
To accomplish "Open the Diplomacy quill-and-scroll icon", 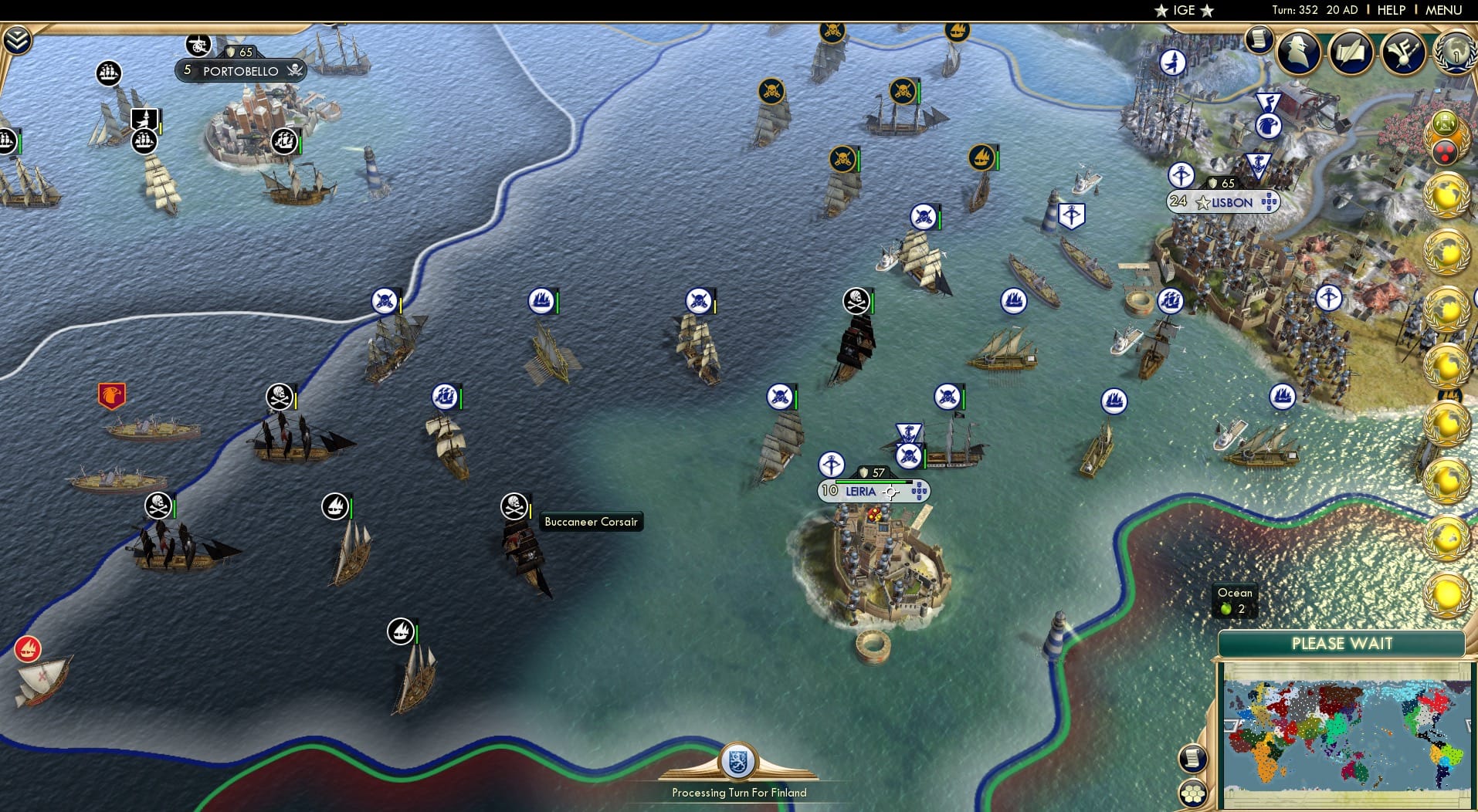I will pos(1351,53).
